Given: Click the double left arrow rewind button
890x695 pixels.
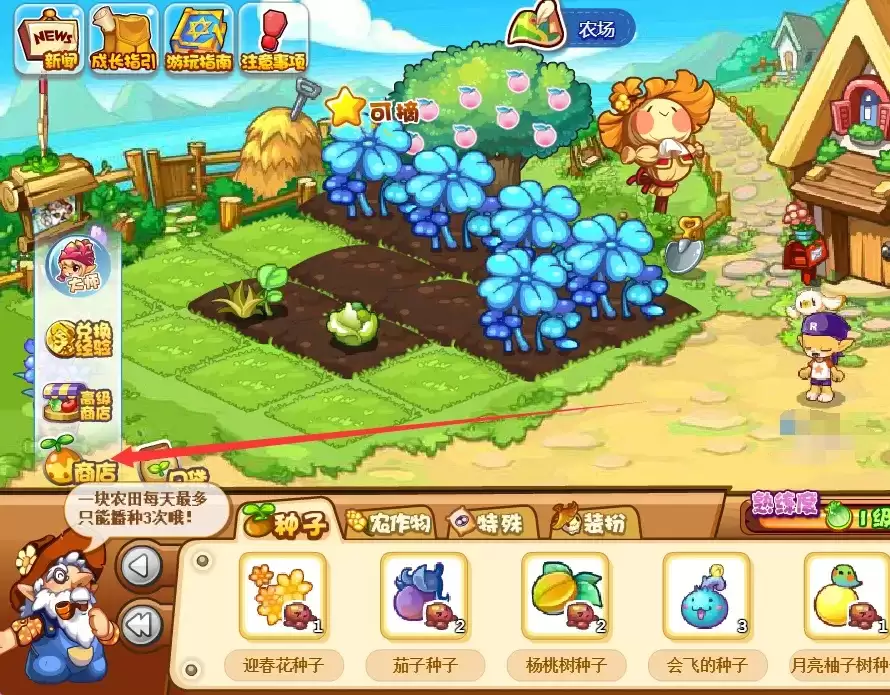Looking at the screenshot, I should tap(141, 626).
